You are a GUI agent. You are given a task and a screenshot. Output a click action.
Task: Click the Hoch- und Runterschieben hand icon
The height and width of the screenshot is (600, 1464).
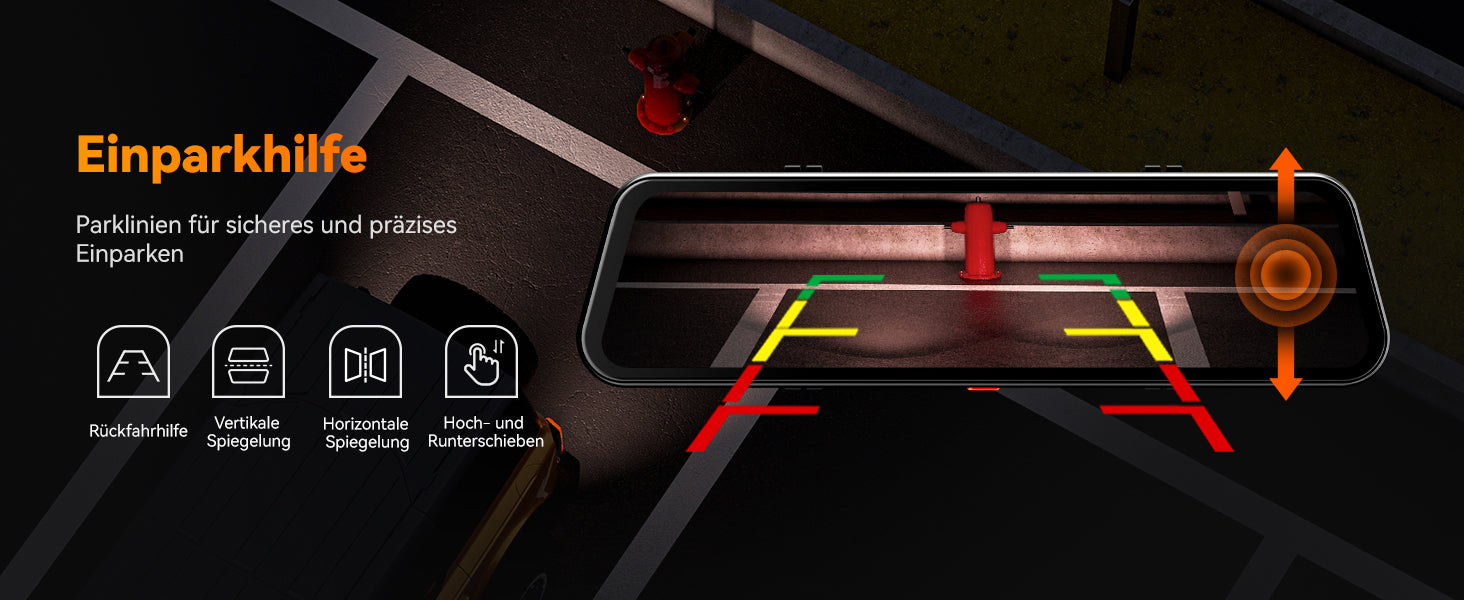481,362
